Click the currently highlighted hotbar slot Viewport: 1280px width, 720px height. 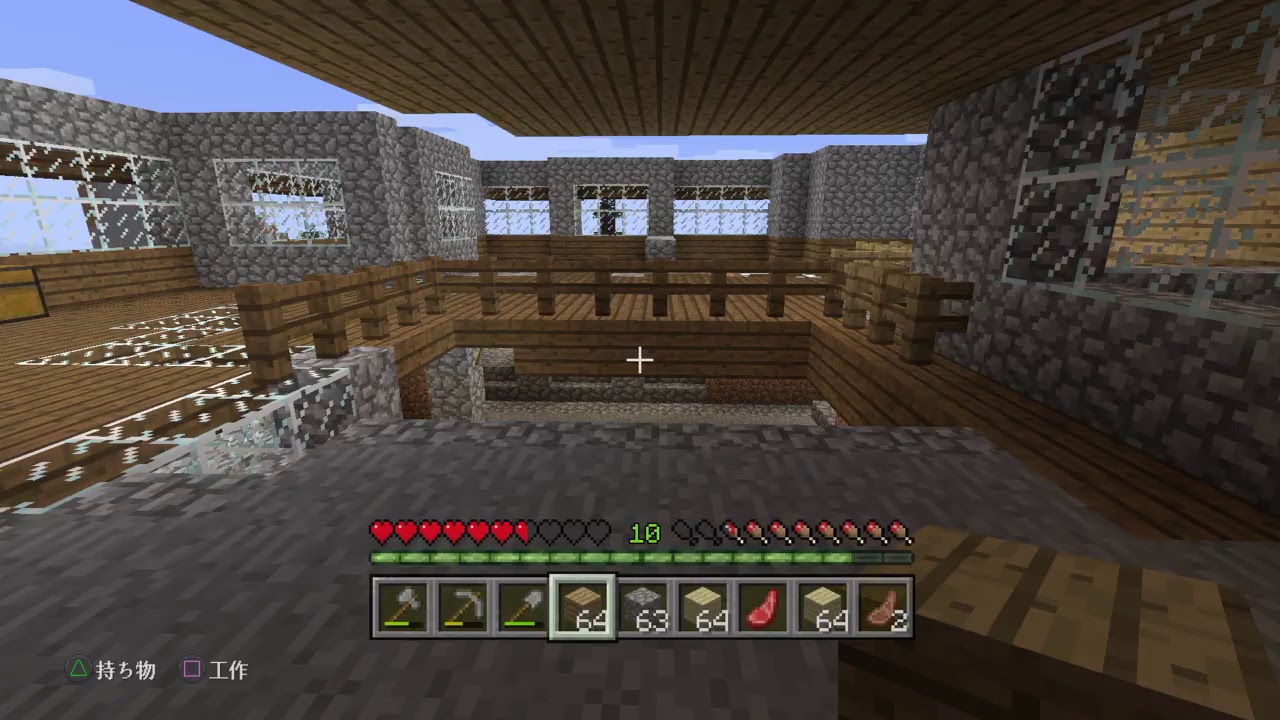click(582, 607)
